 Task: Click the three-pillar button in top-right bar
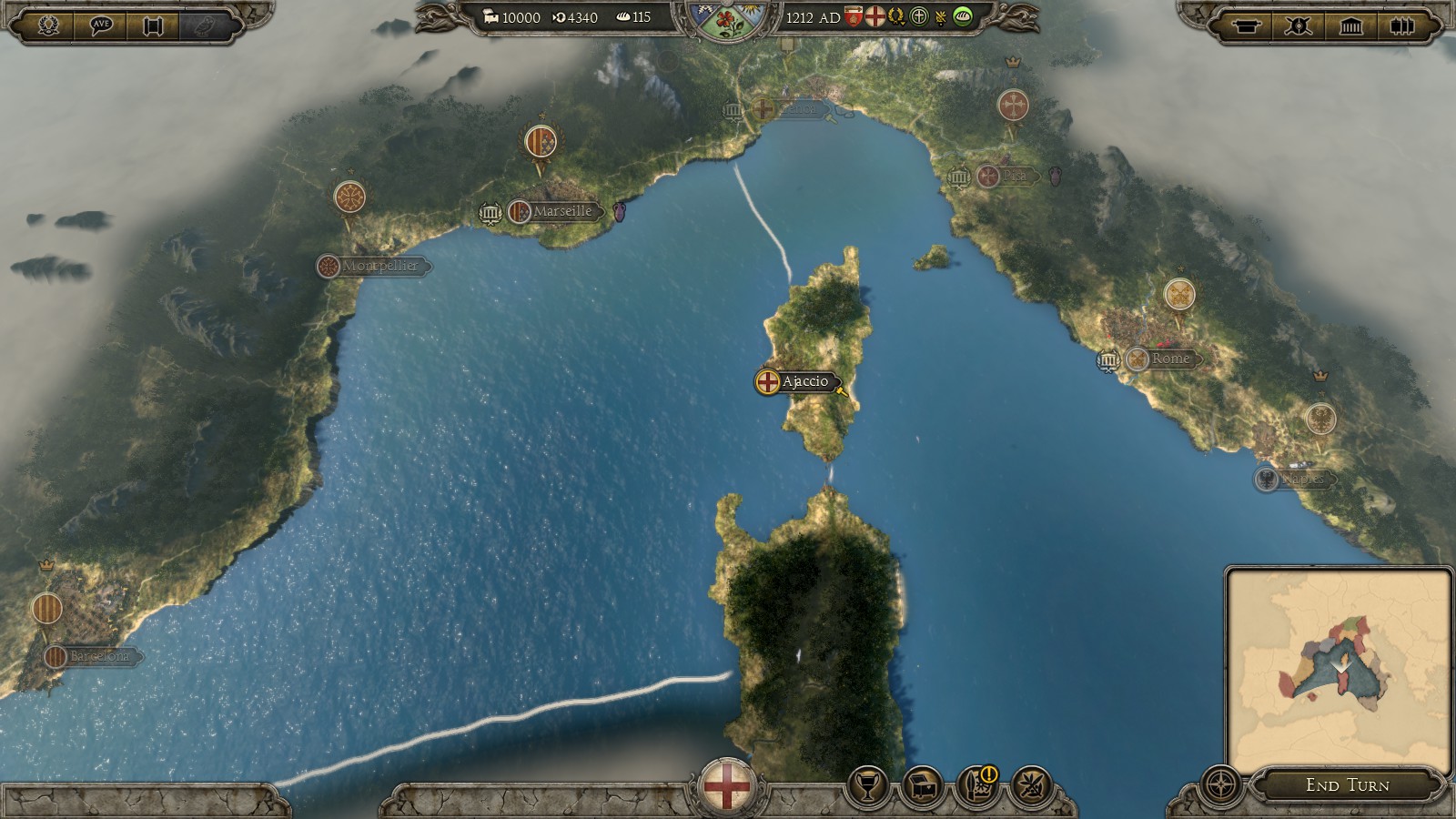(1402, 25)
